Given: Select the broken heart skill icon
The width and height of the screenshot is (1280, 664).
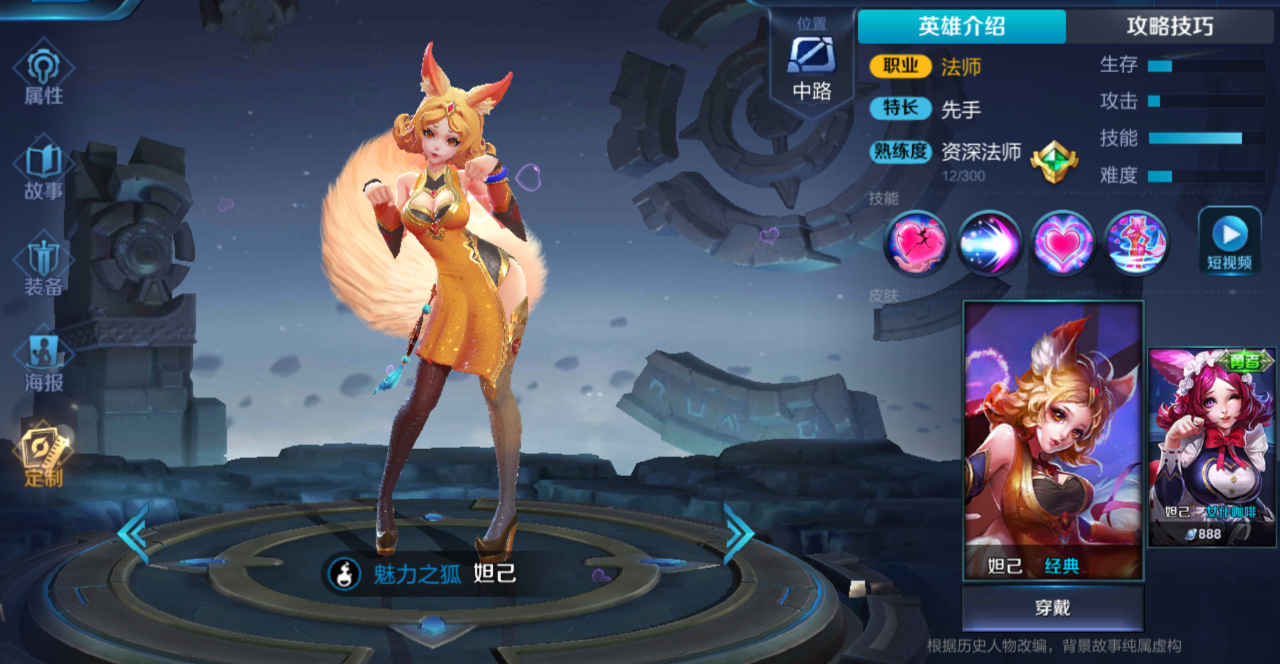Looking at the screenshot, I should 916,243.
